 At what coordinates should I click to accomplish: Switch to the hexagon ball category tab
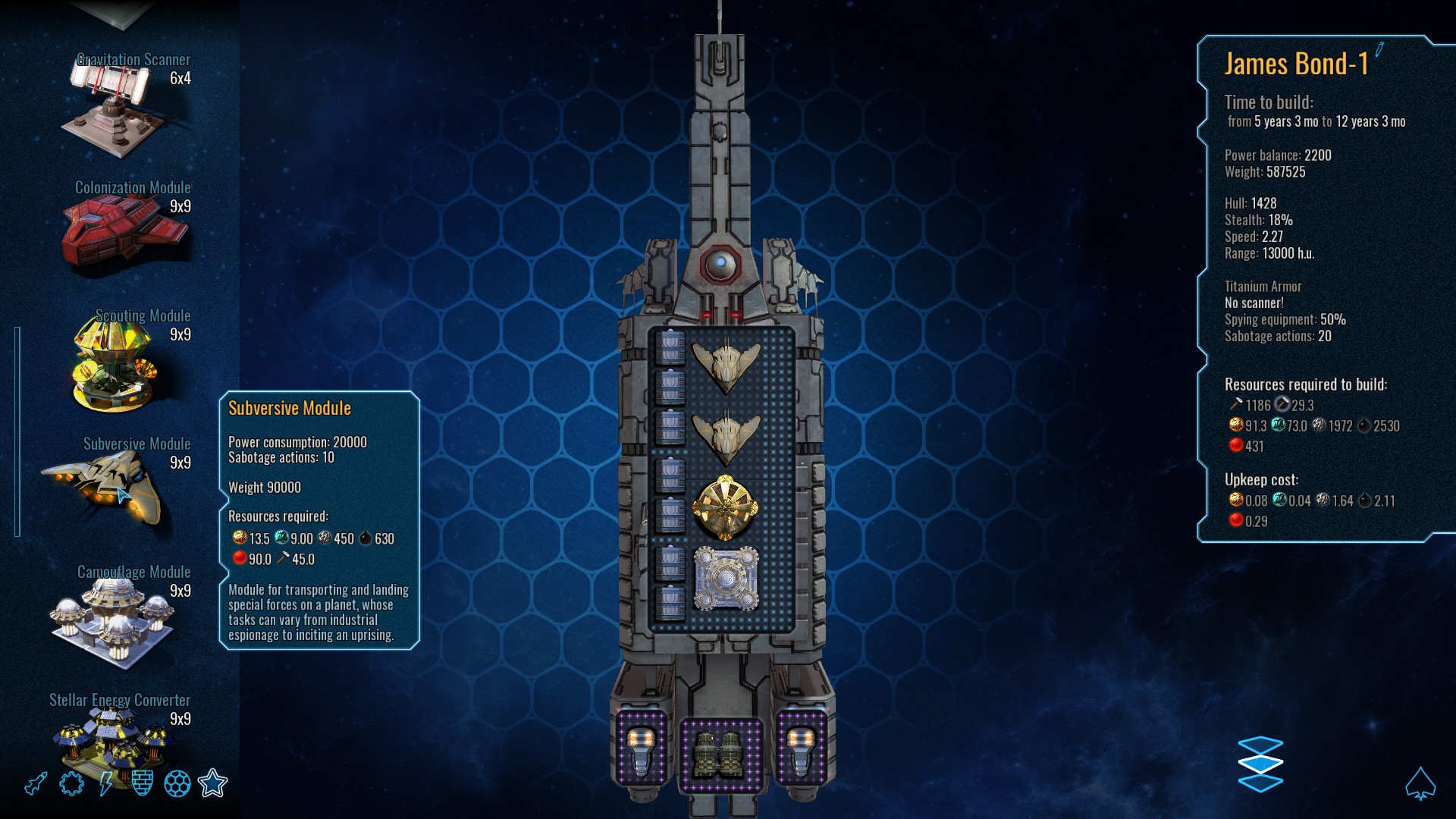177,783
